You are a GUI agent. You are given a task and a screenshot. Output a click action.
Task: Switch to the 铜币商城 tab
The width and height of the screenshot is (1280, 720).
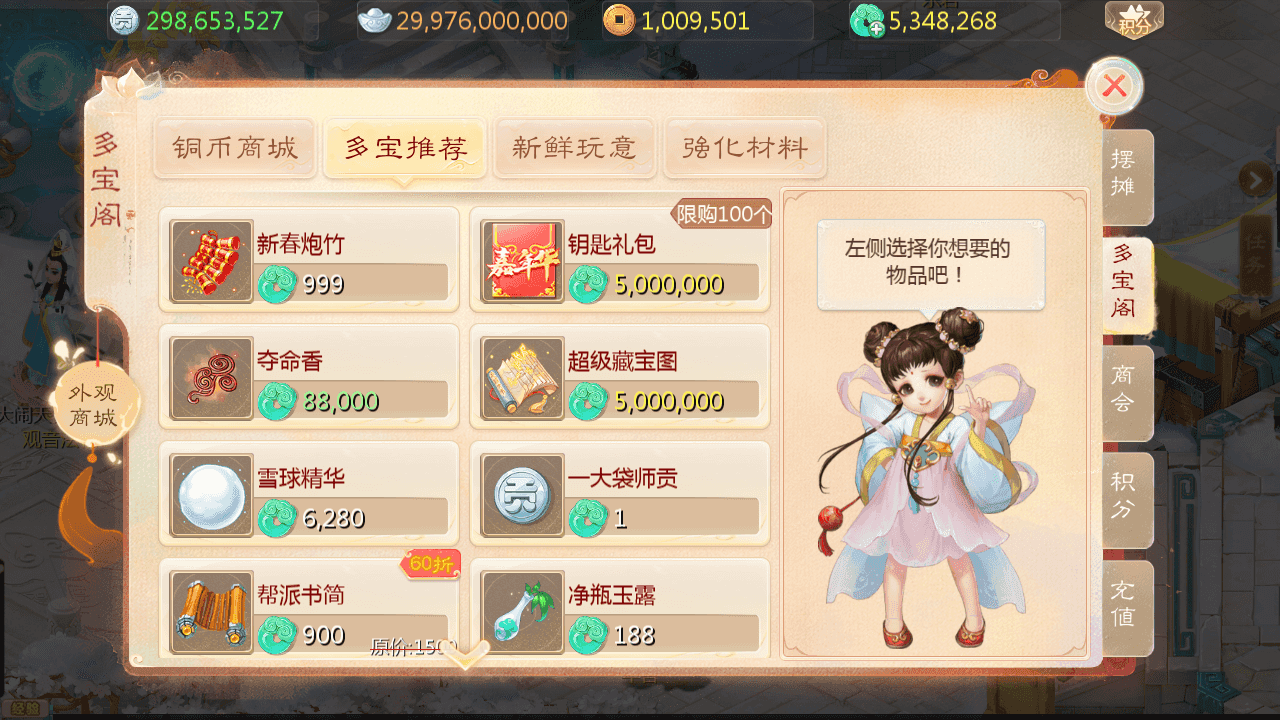(234, 148)
